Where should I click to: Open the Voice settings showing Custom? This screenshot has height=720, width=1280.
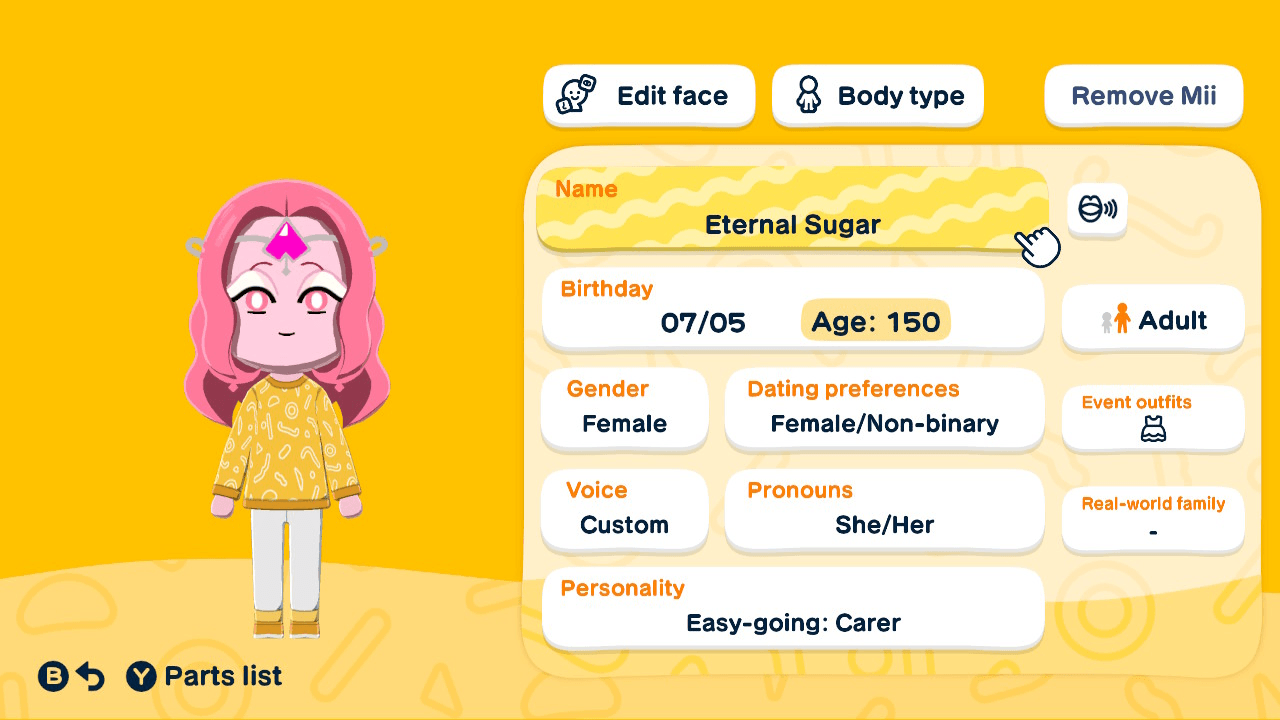624,510
